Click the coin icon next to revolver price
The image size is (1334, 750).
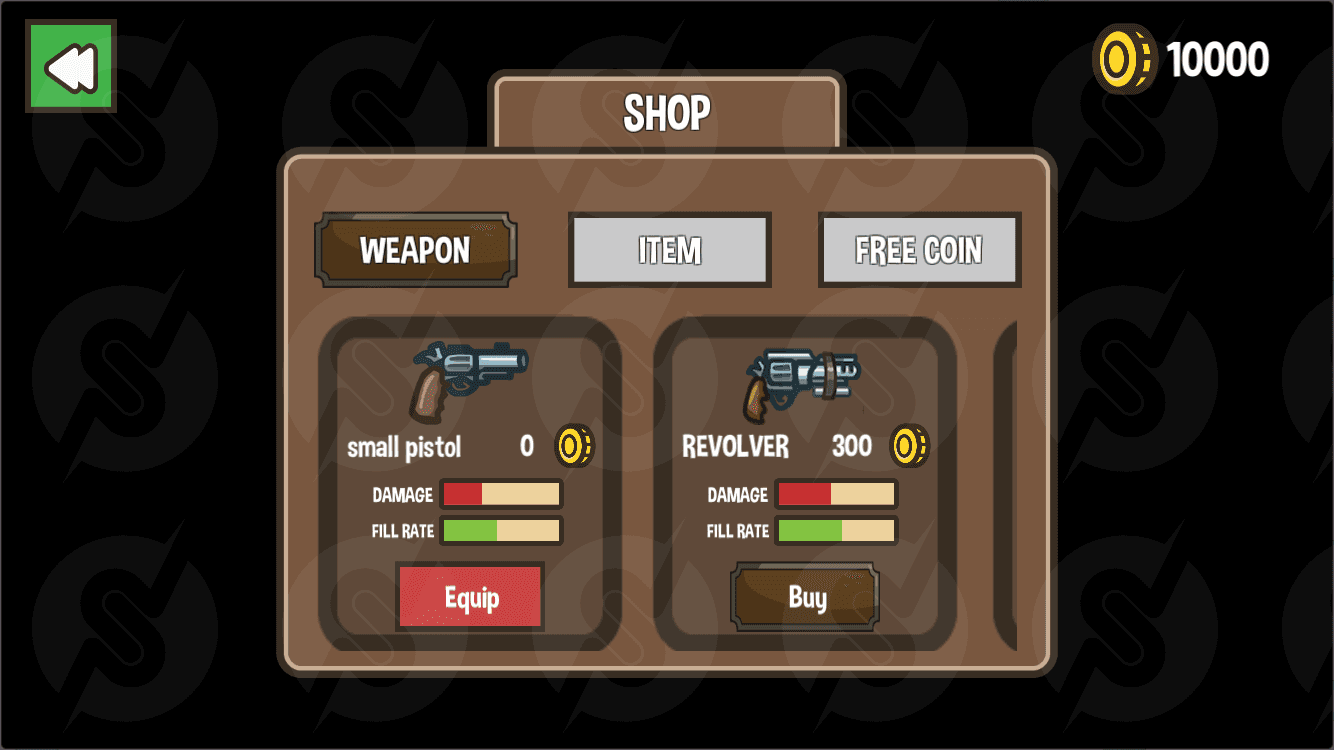click(x=908, y=446)
